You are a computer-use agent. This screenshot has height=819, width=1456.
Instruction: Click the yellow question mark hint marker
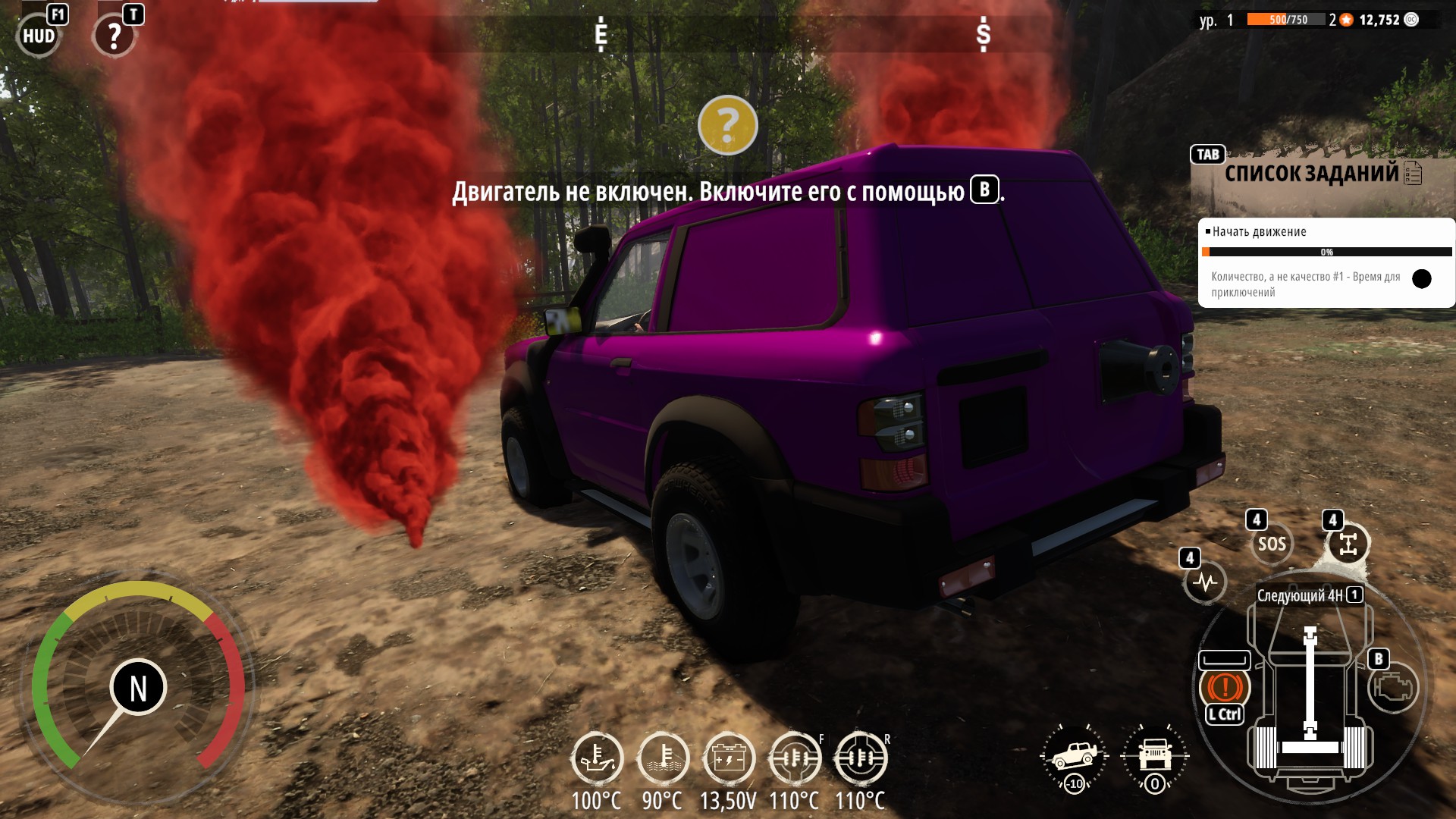(x=727, y=125)
